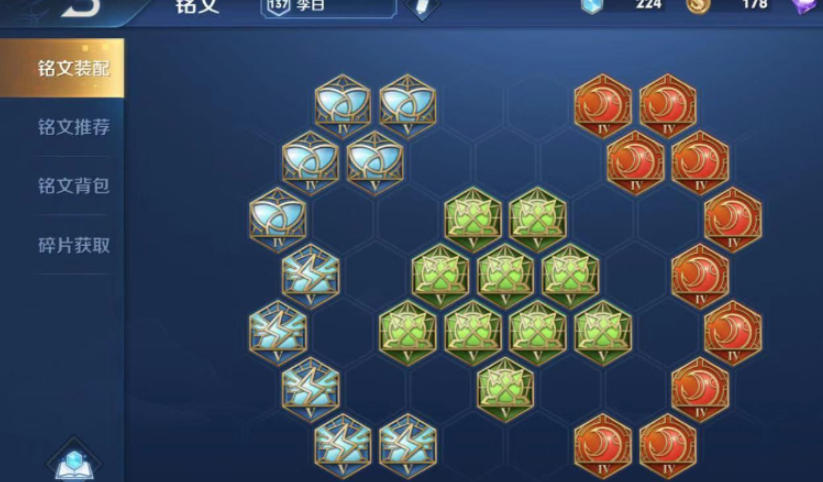The image size is (823, 482).
Task: Select the bottommost green rune slot
Action: point(505,388)
